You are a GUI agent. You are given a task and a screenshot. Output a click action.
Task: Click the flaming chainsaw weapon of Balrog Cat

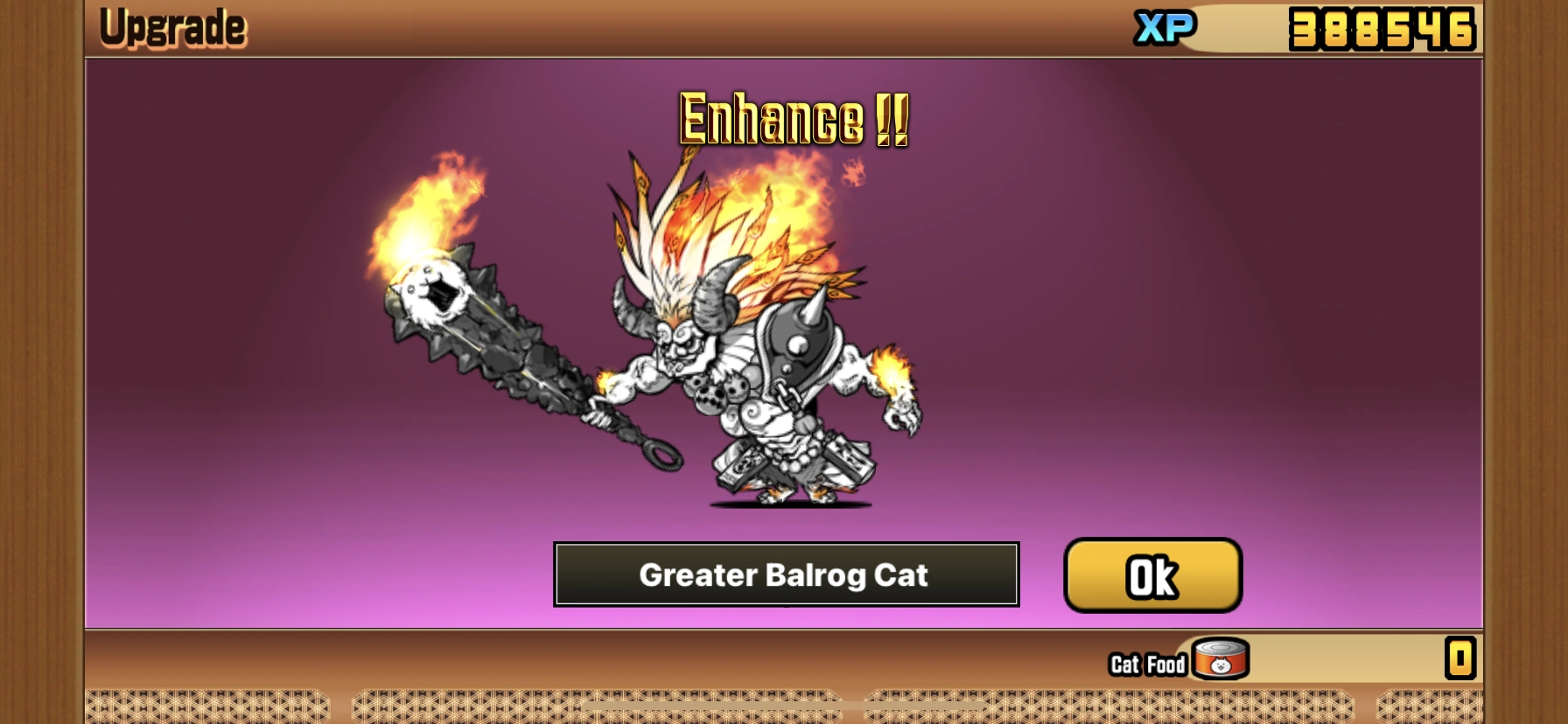(x=516, y=367)
